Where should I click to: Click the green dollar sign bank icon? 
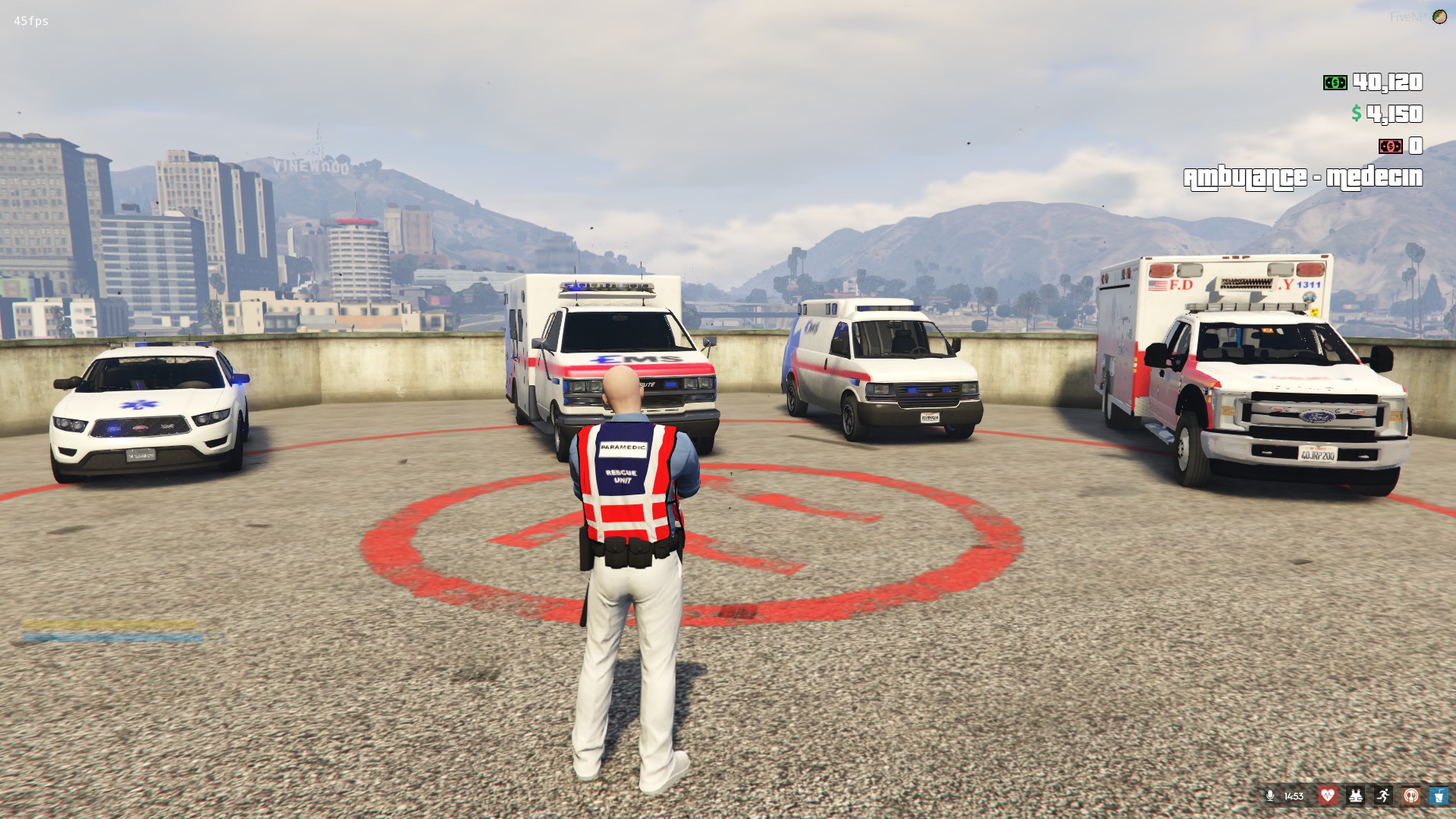point(1356,114)
